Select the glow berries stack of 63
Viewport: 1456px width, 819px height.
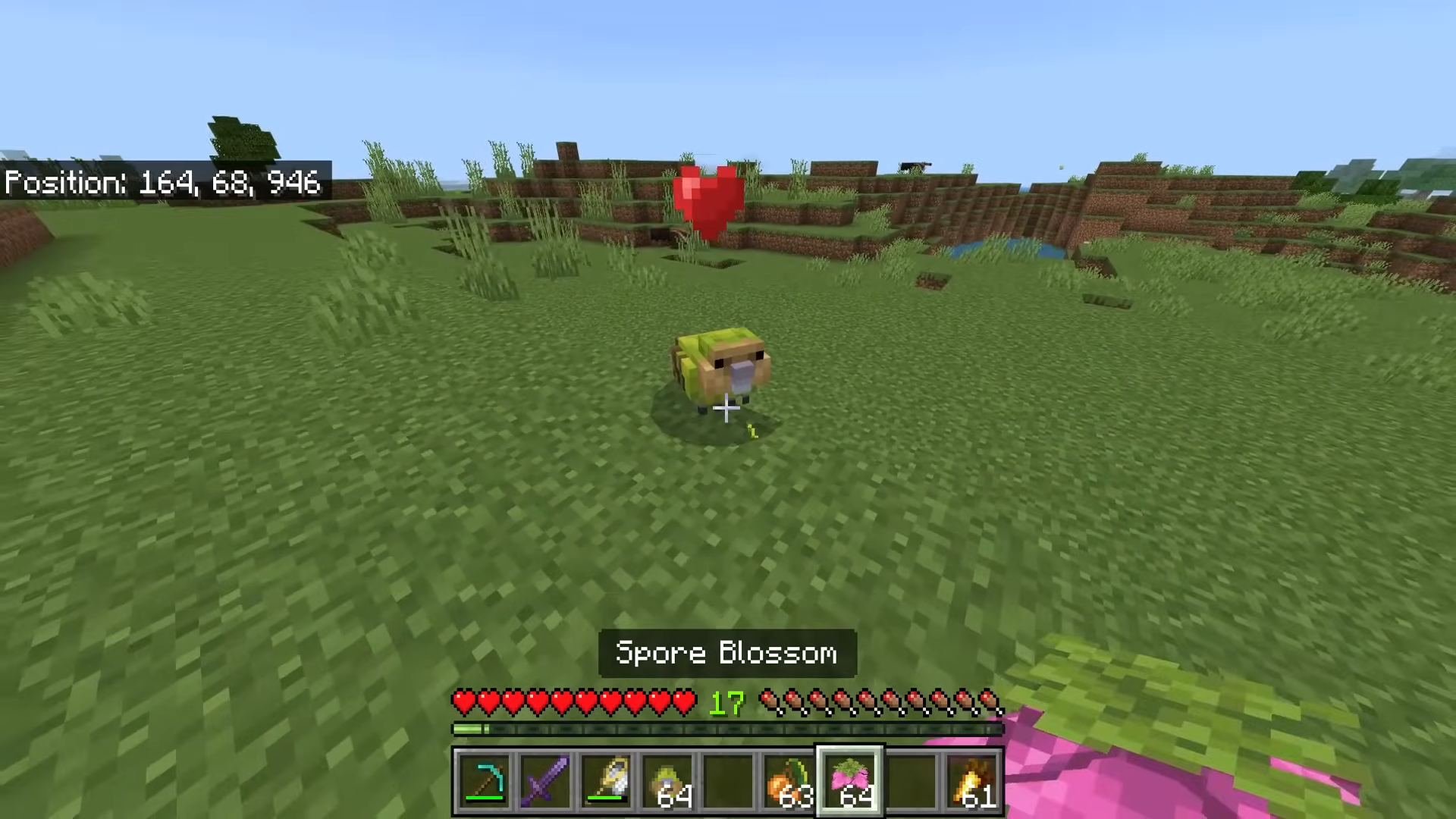coord(789,780)
